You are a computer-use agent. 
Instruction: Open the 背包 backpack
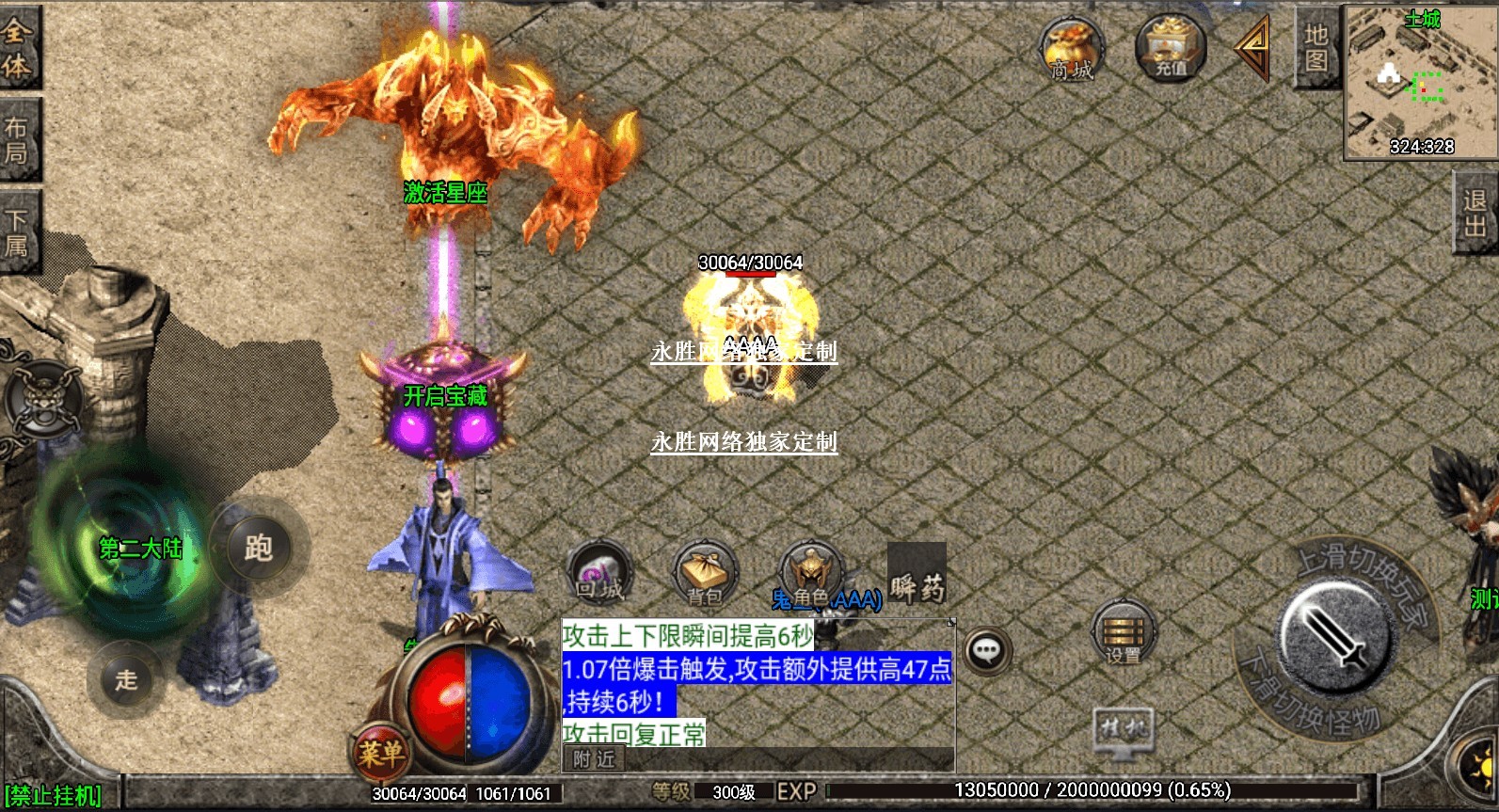point(705,574)
